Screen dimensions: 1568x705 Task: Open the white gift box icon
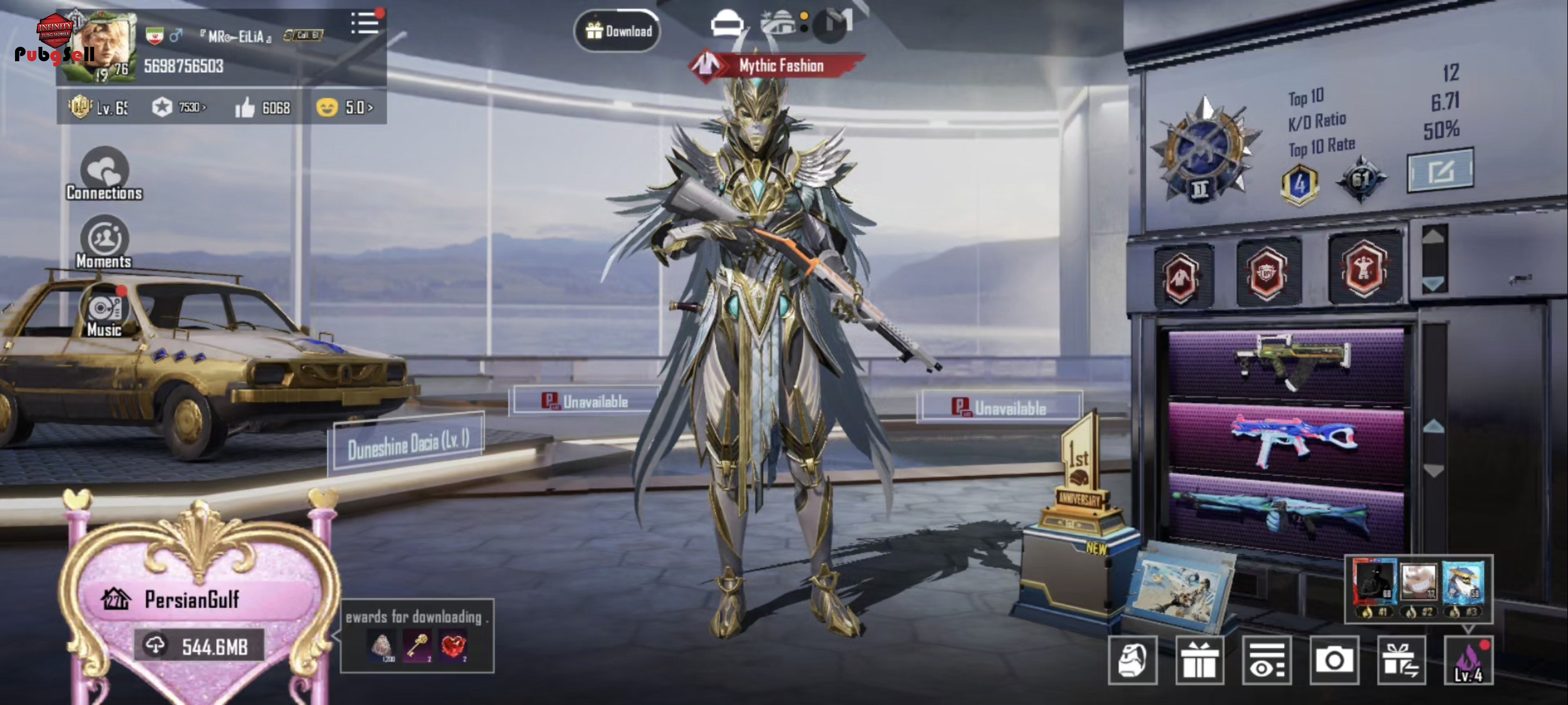click(x=1199, y=661)
